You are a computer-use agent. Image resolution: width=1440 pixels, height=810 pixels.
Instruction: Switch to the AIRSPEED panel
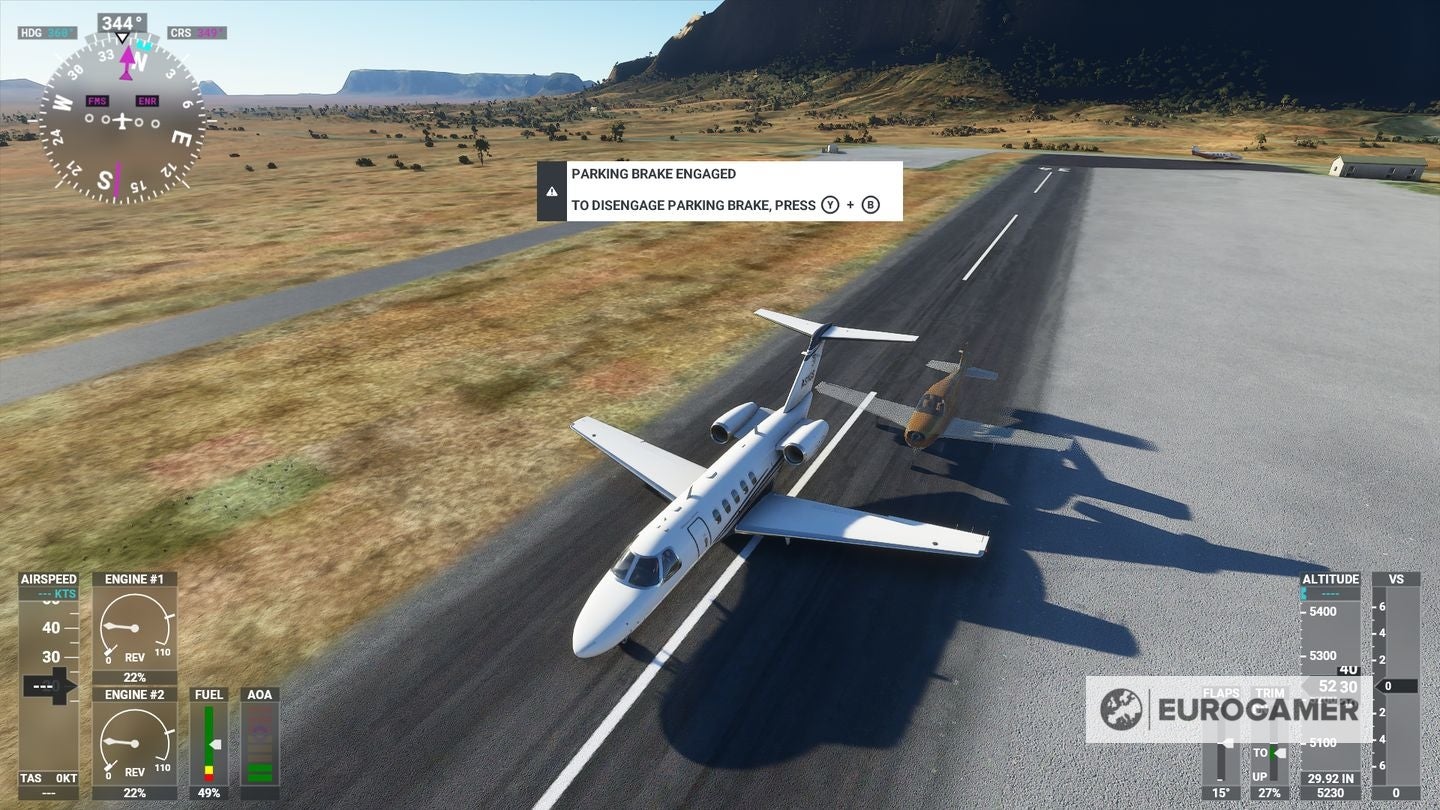47,578
